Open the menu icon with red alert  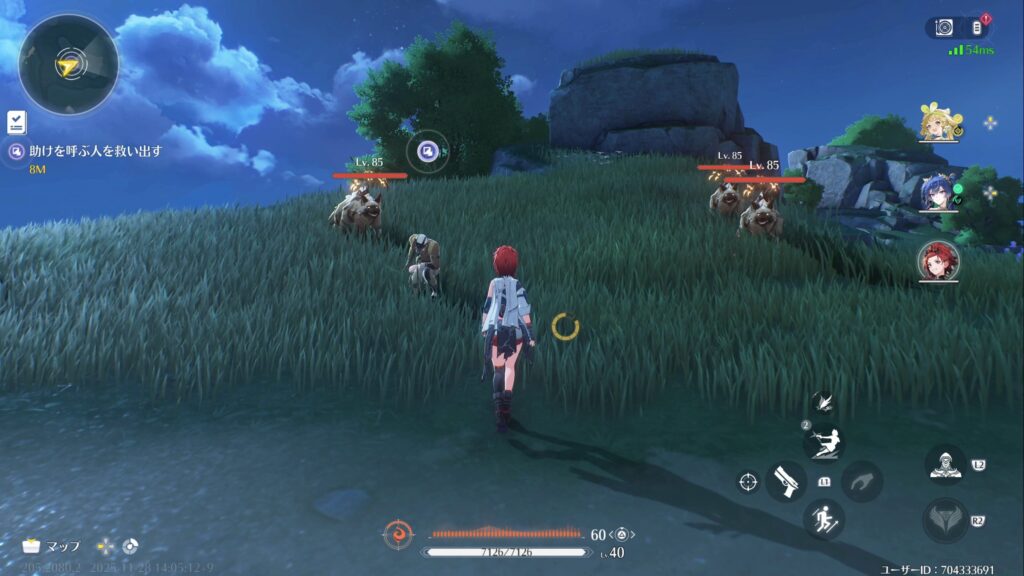(977, 28)
